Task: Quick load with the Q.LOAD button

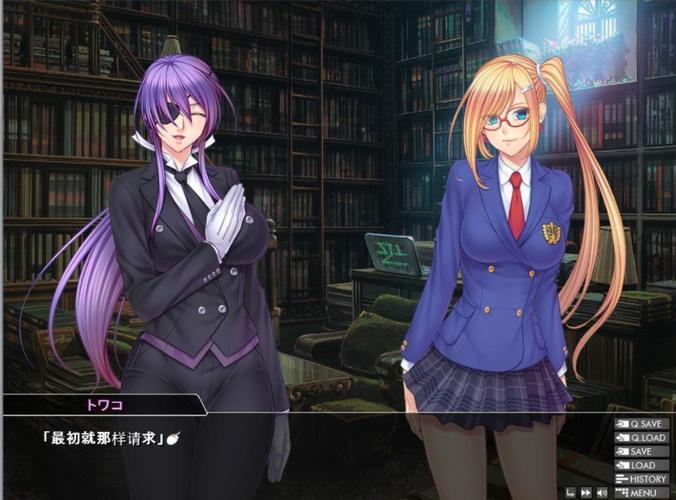Action: coord(641,438)
